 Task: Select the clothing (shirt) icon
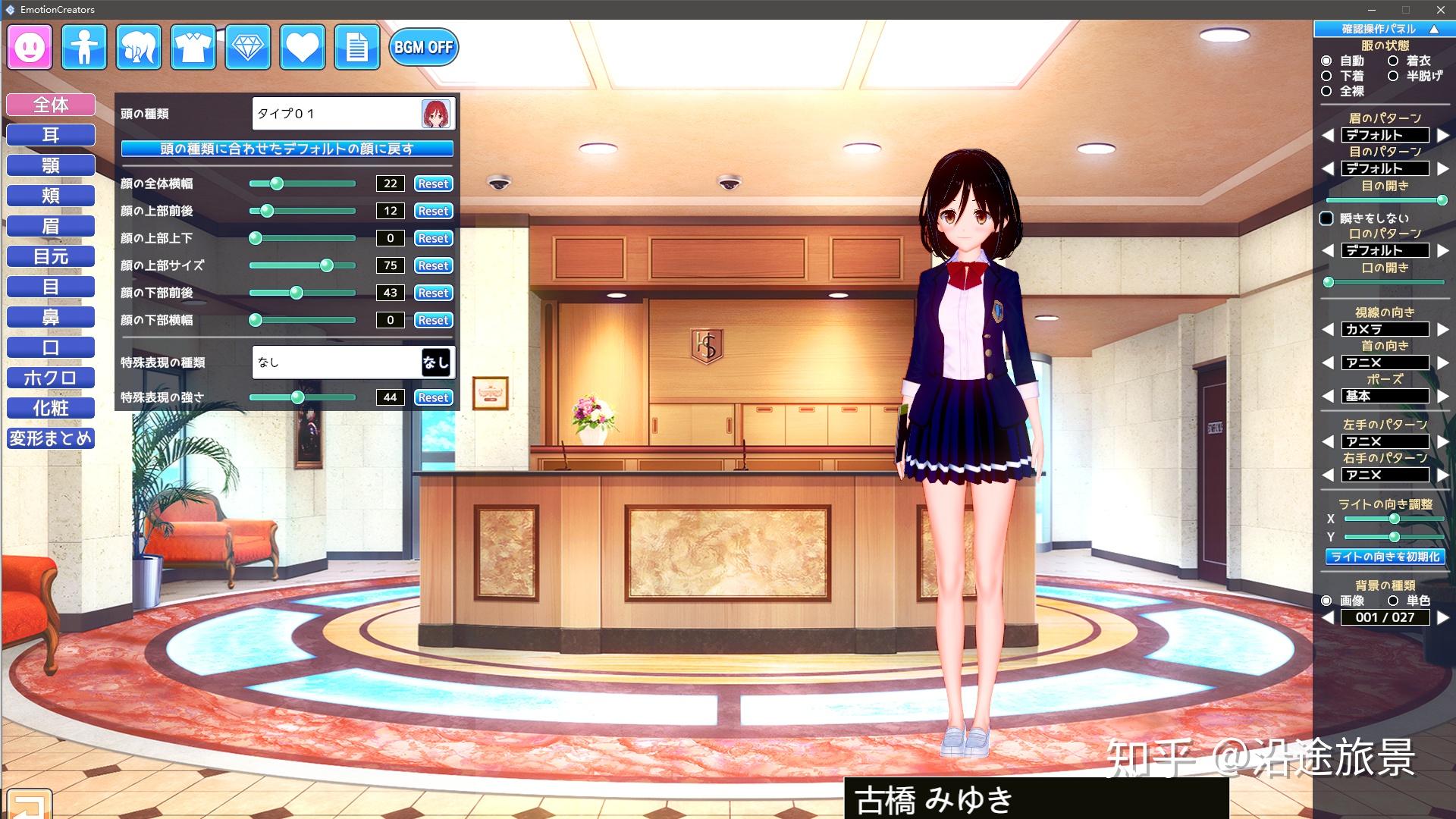tap(193, 47)
